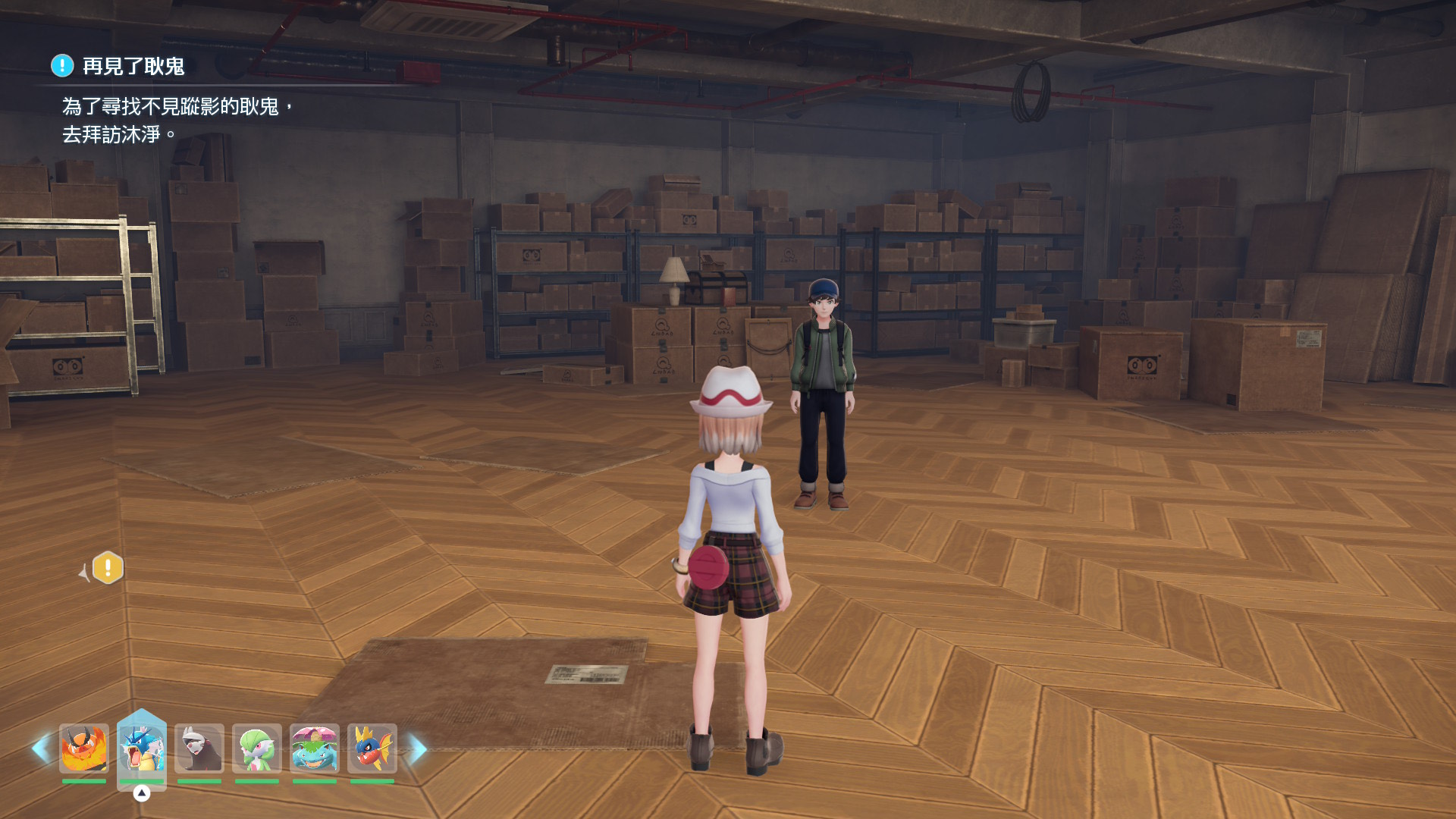Select Gardevoir from the party lineup

256,748
